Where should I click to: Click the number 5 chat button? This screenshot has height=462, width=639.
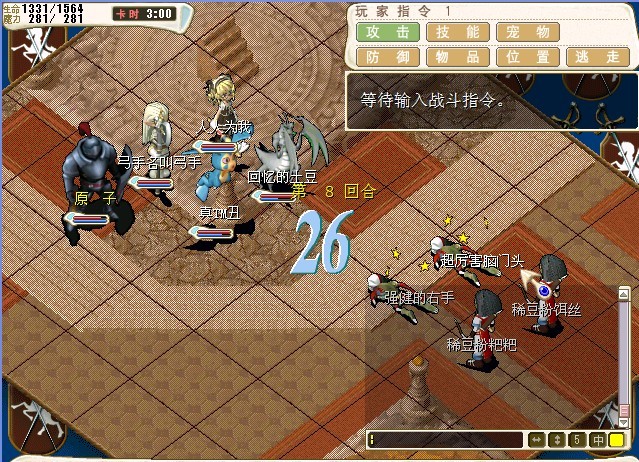point(577,439)
